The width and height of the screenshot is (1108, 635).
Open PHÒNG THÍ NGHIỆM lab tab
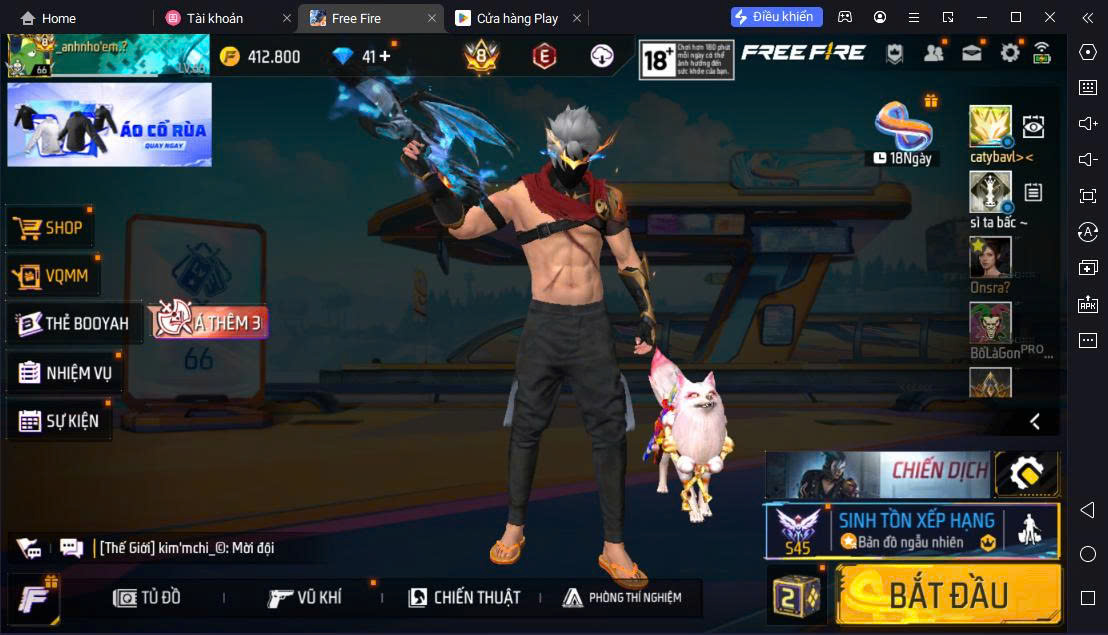click(621, 598)
